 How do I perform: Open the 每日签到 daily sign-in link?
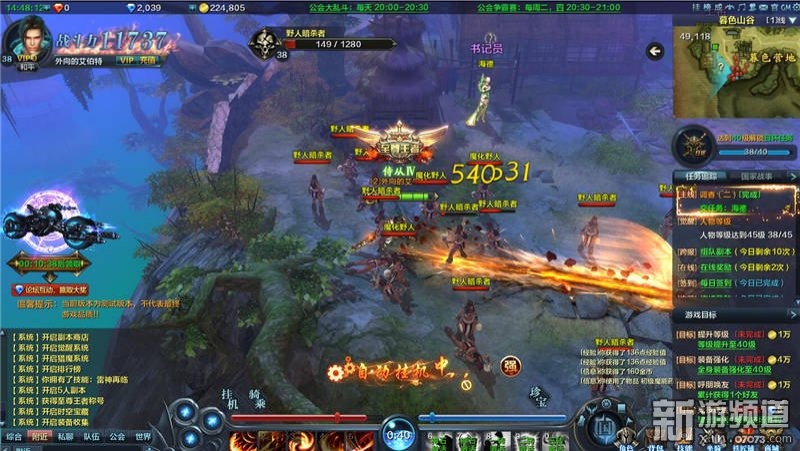click(x=716, y=282)
